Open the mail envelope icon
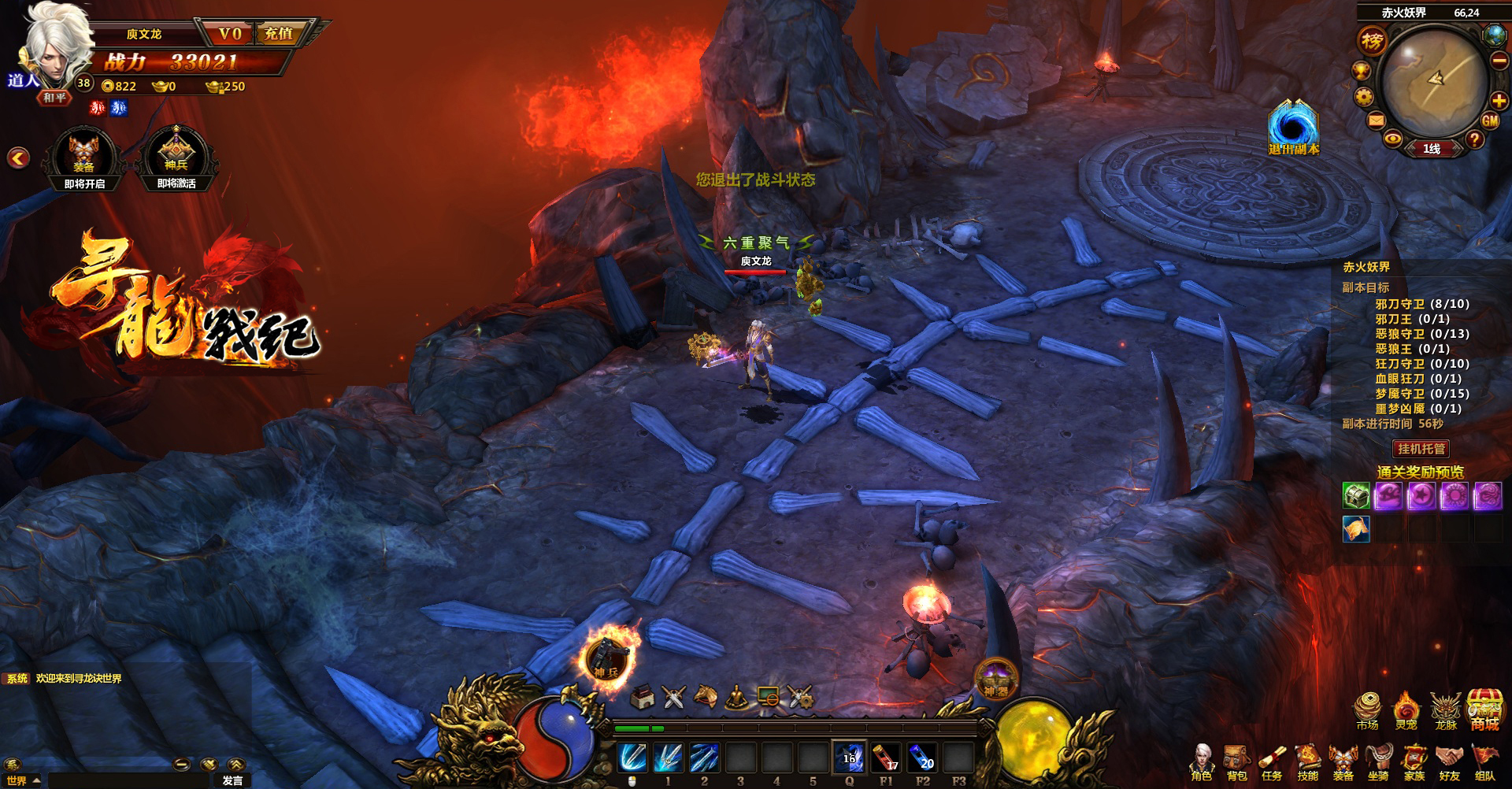1512x789 pixels. [x=1376, y=120]
